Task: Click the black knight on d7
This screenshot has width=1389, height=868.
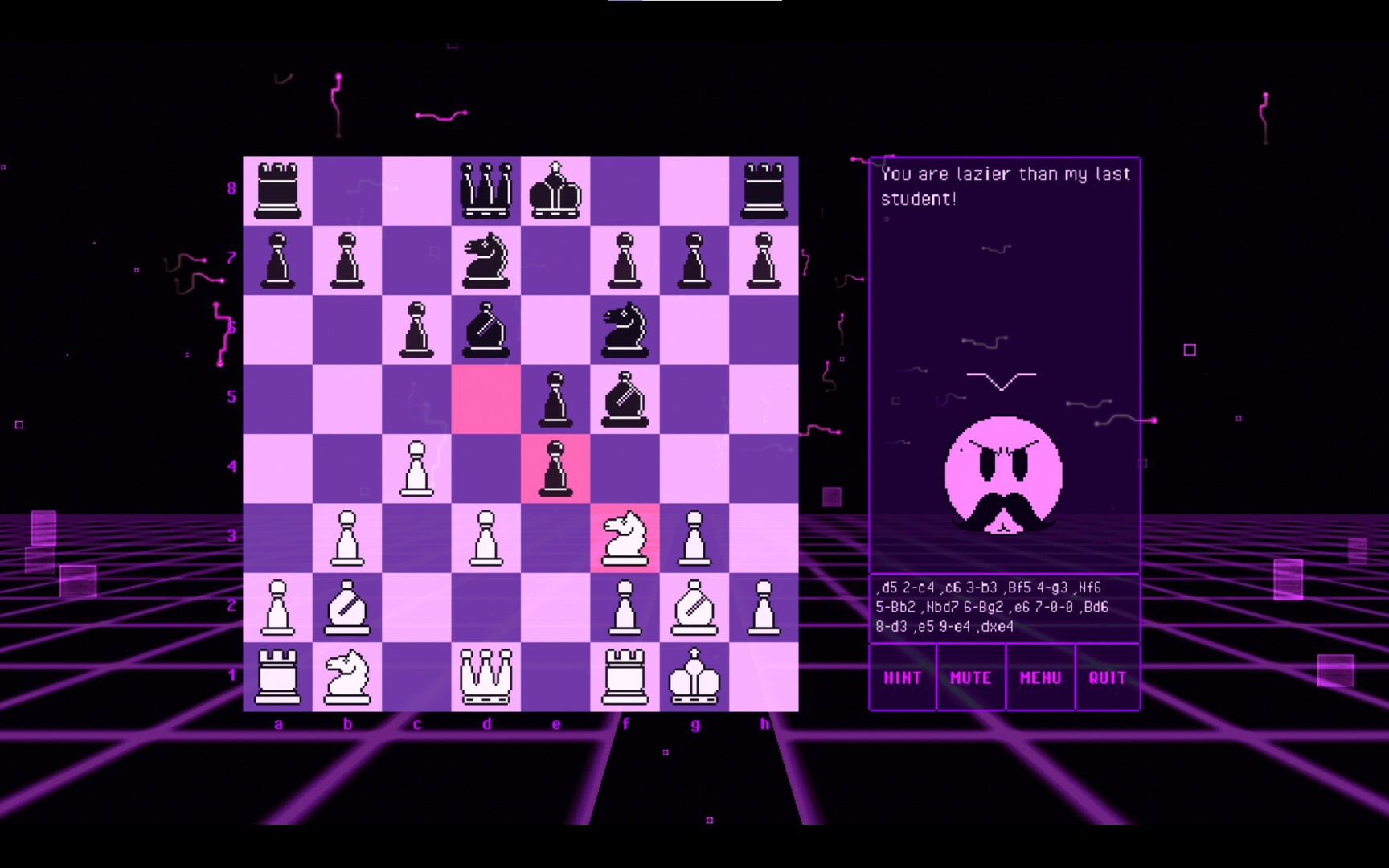Action: [x=486, y=258]
